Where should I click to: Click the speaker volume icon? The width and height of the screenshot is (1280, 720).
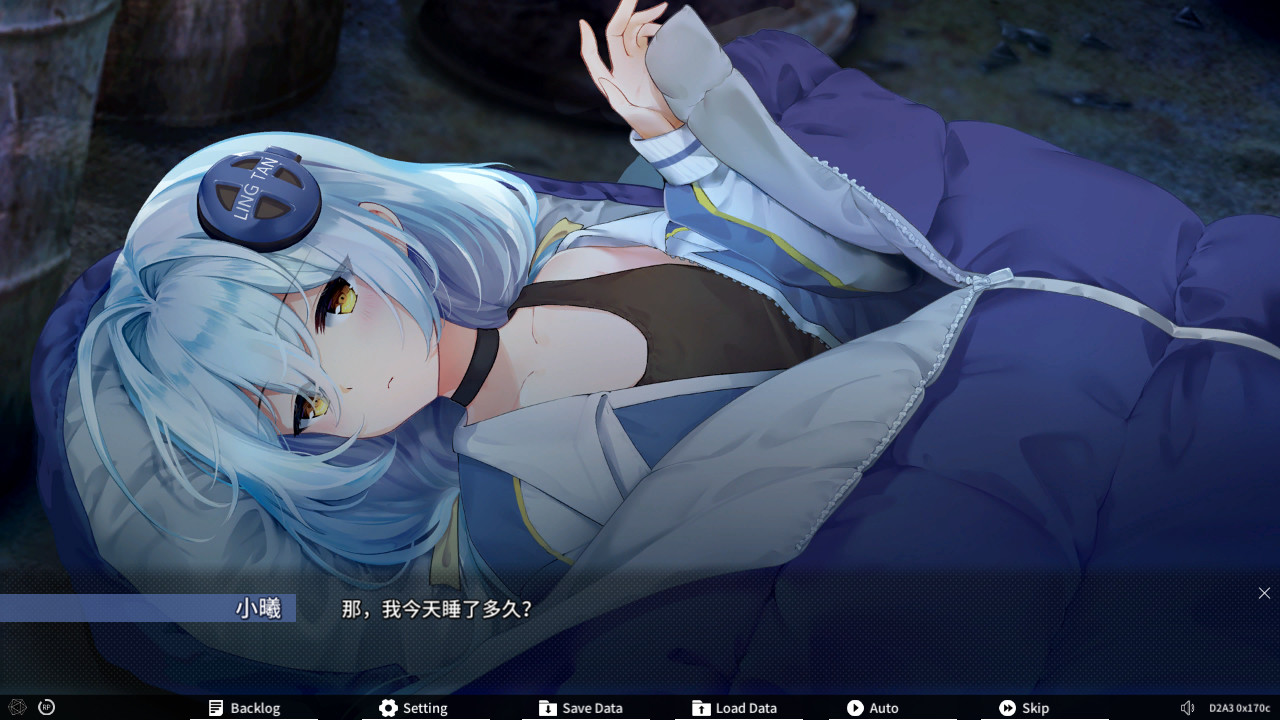1187,708
